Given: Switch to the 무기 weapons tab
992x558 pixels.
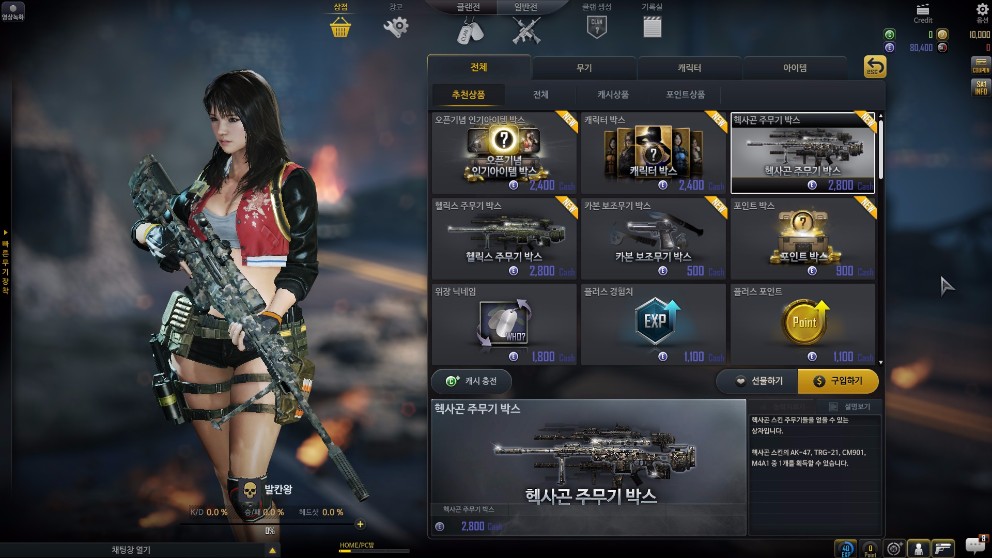Looking at the screenshot, I should coord(584,68).
